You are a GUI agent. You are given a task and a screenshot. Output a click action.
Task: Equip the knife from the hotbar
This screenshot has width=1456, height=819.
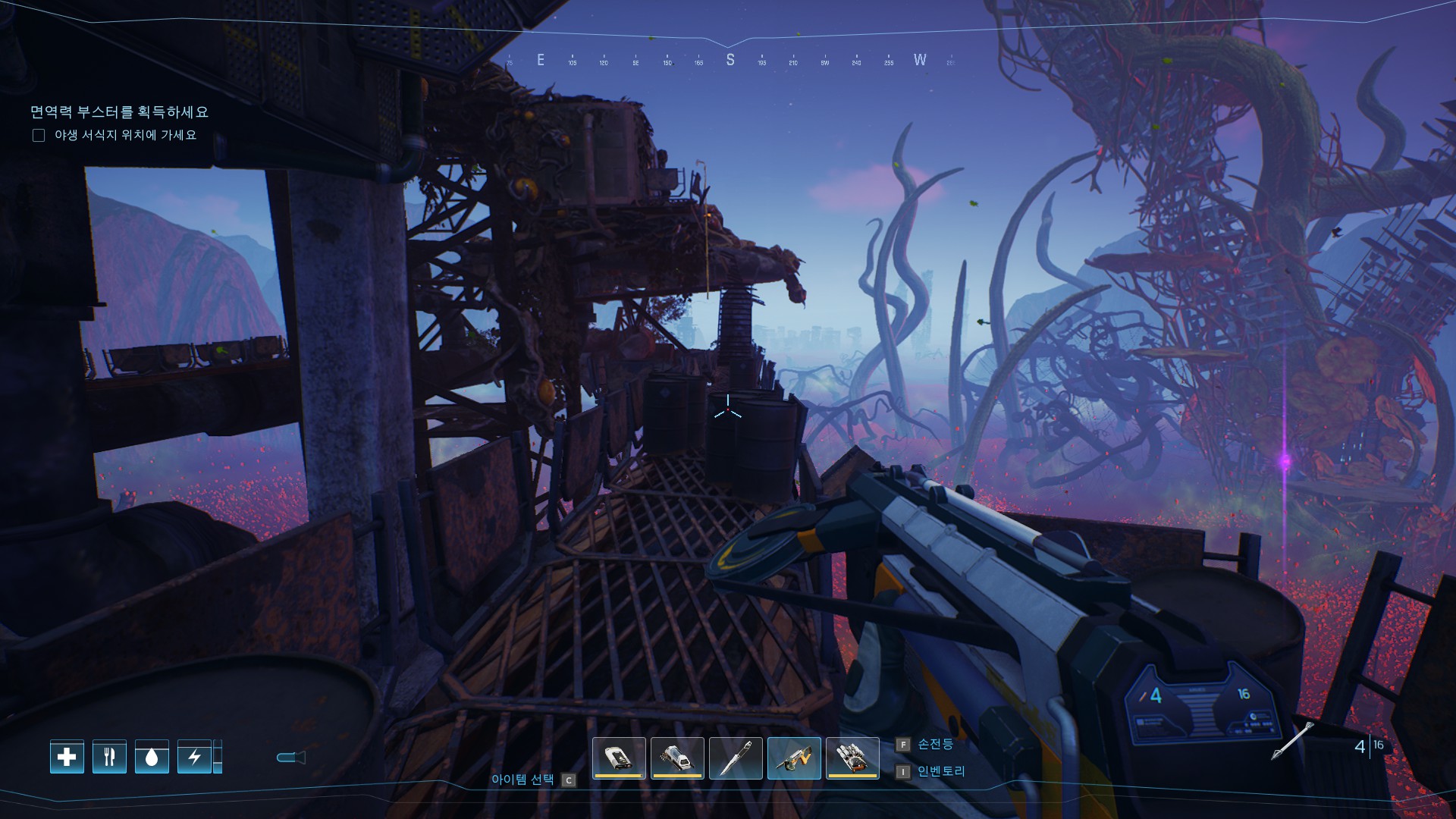point(736,758)
